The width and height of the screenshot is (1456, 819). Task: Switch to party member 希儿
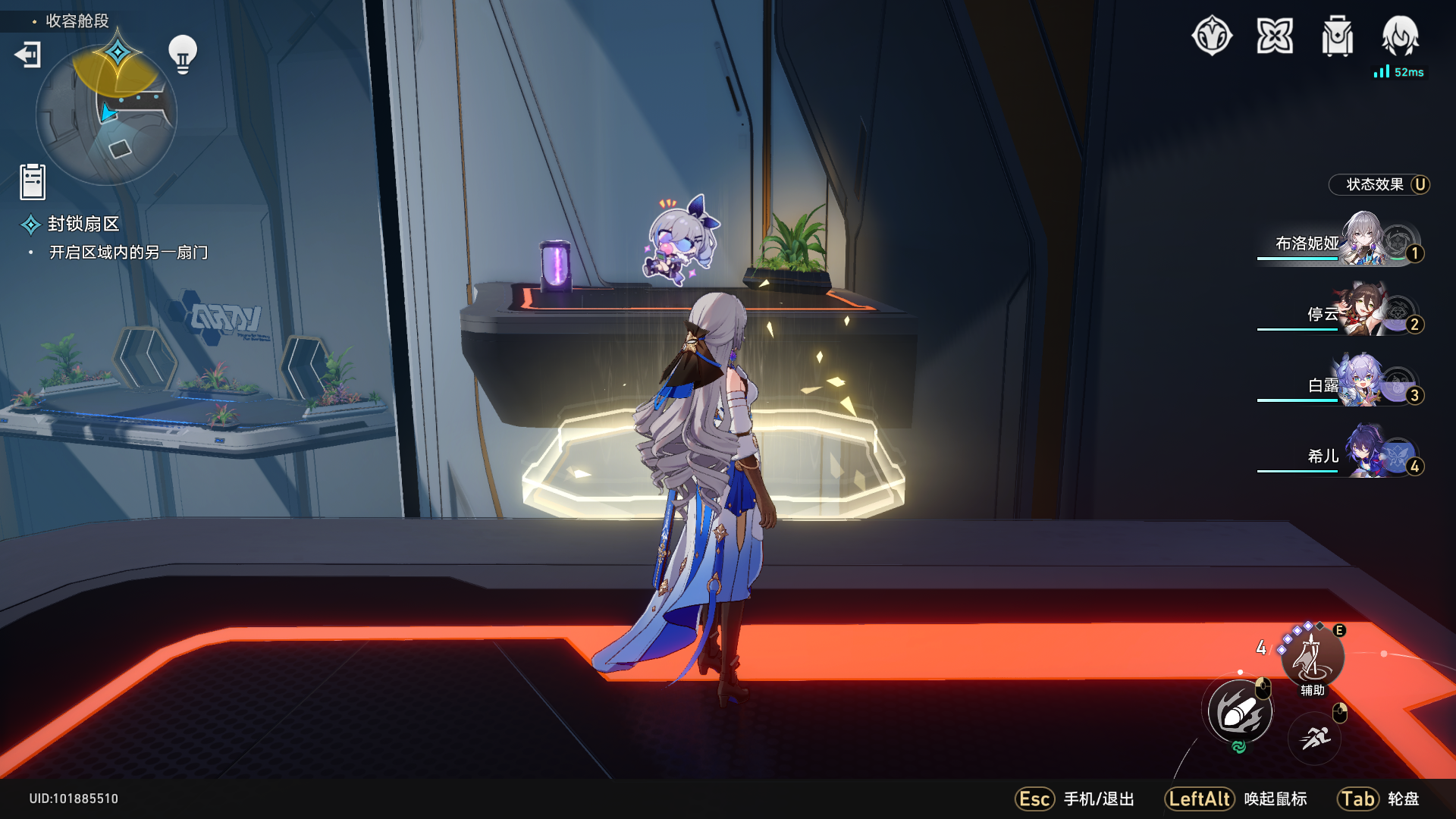click(x=1341, y=456)
